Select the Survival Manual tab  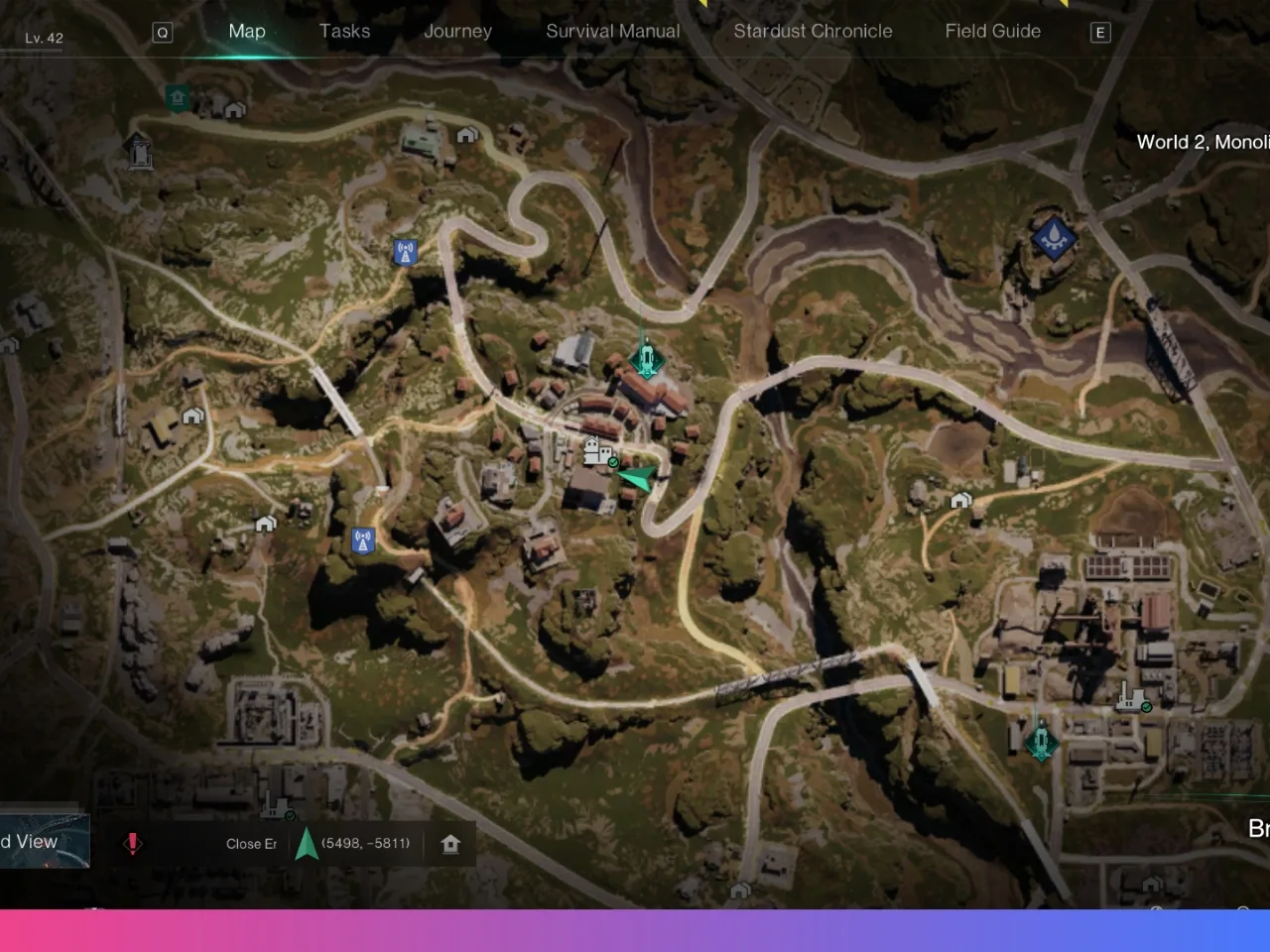(x=612, y=31)
